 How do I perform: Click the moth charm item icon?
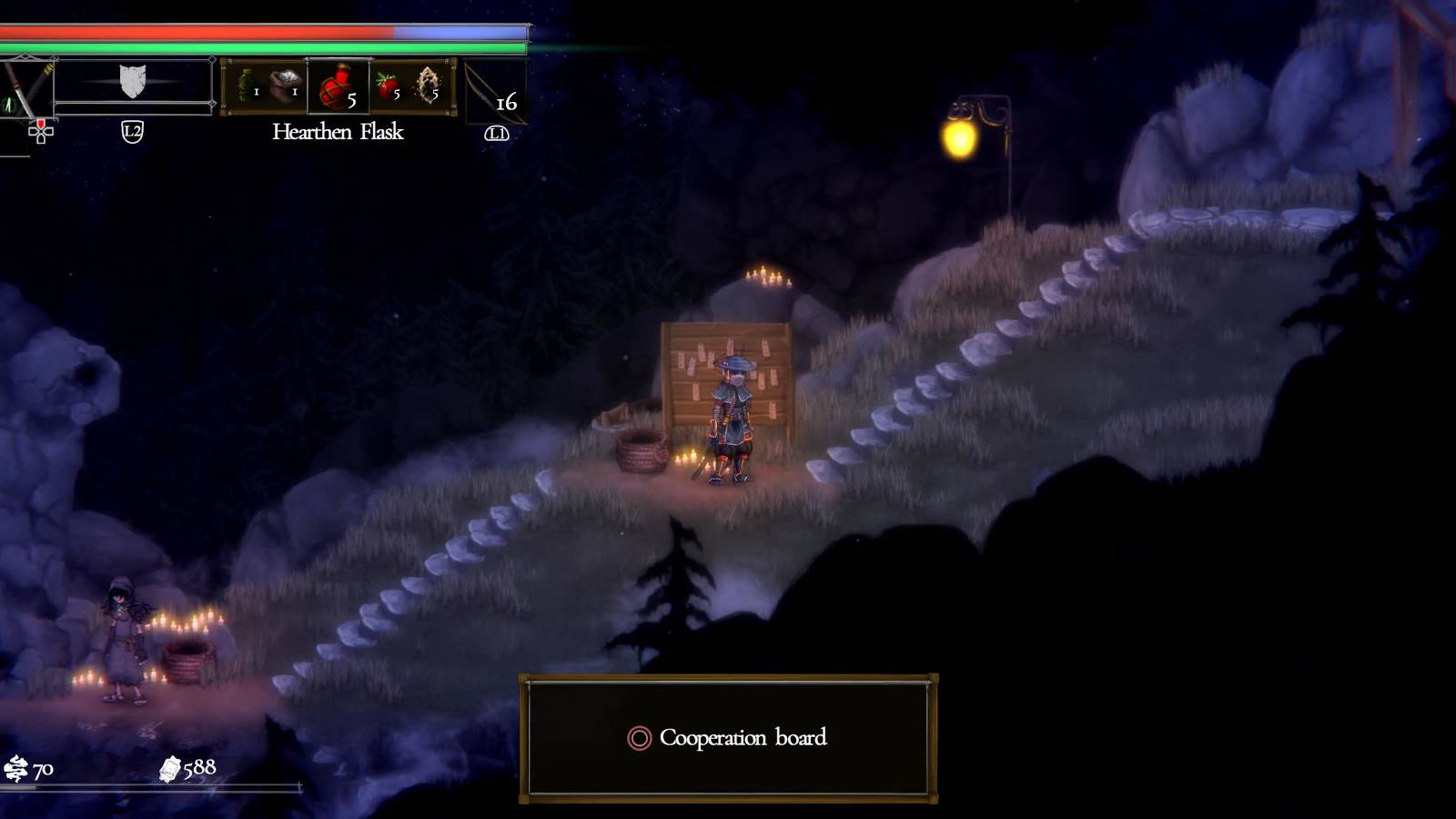coord(428,82)
